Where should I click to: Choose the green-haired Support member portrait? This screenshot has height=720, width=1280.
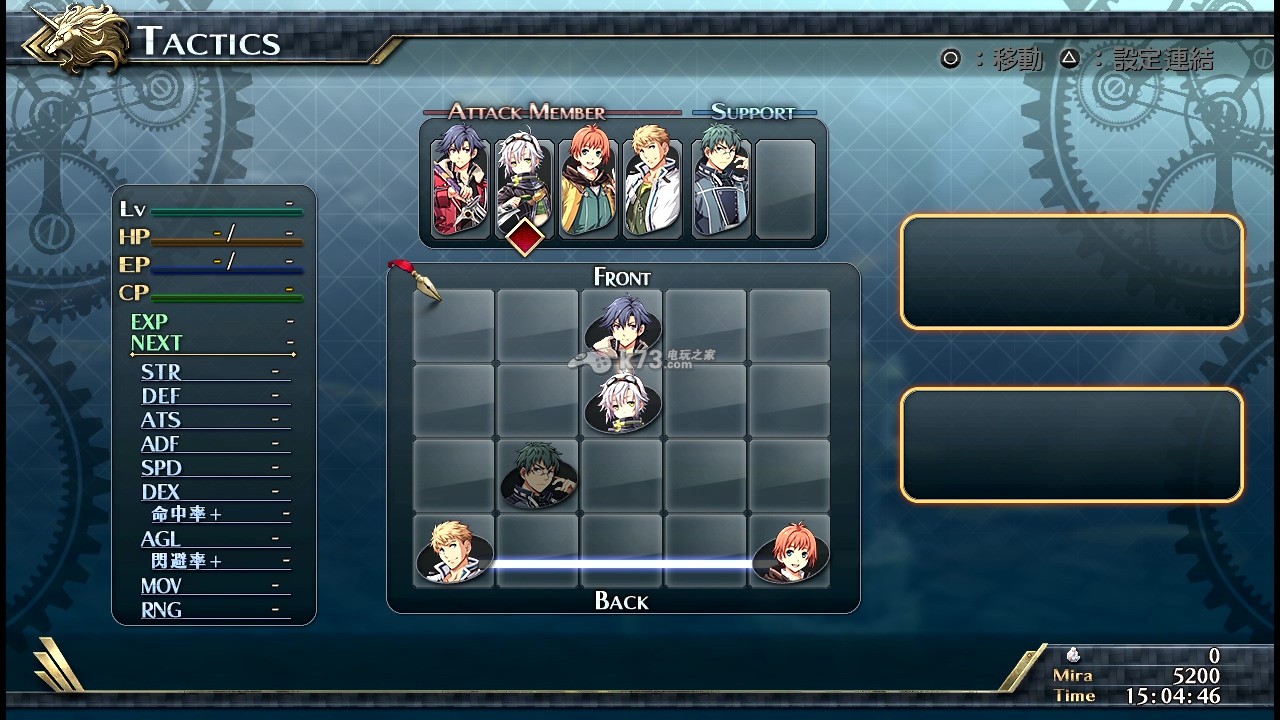721,186
